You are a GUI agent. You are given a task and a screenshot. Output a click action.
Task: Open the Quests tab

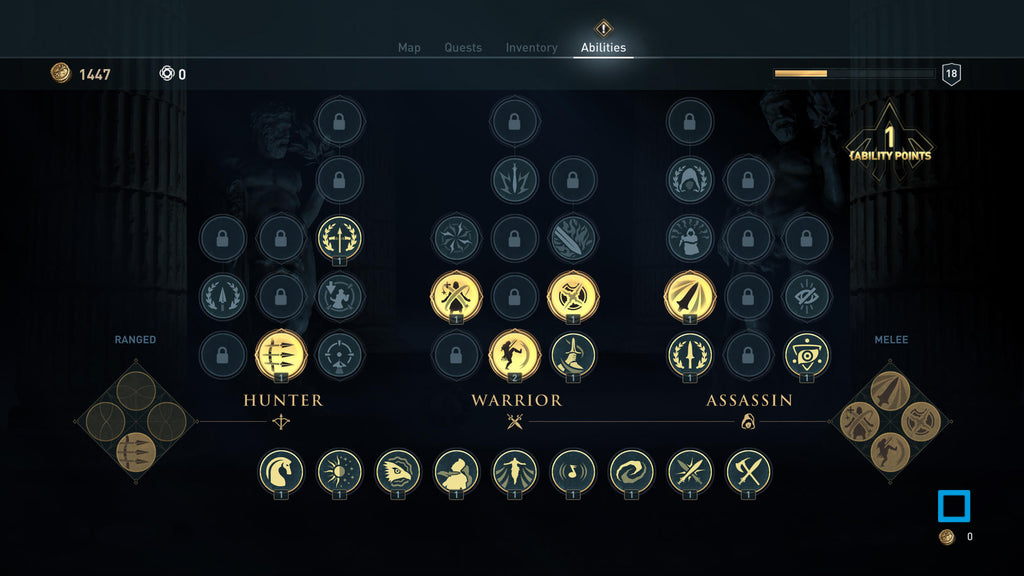pos(463,48)
